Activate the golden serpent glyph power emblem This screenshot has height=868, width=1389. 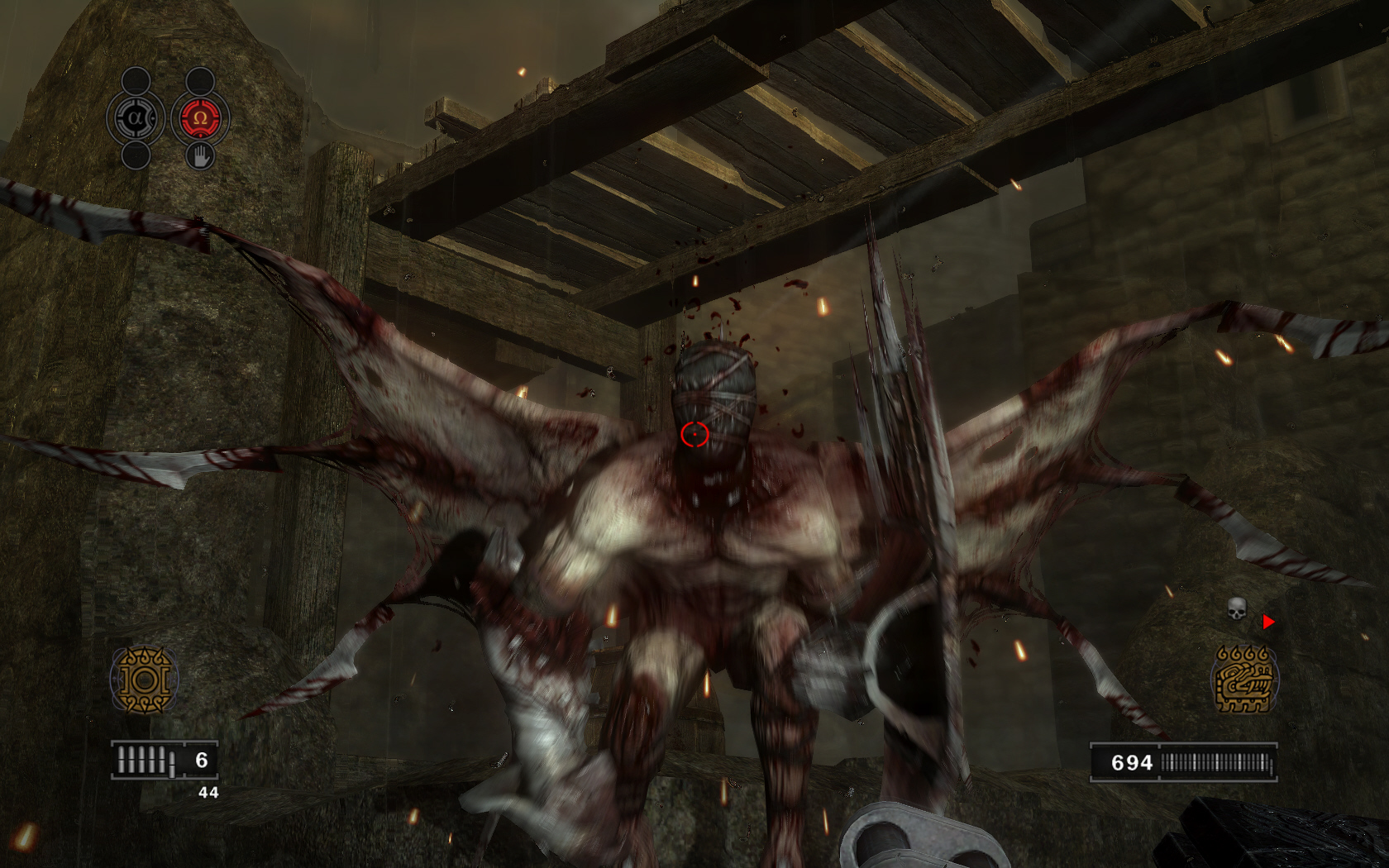pyautogui.click(x=1244, y=680)
